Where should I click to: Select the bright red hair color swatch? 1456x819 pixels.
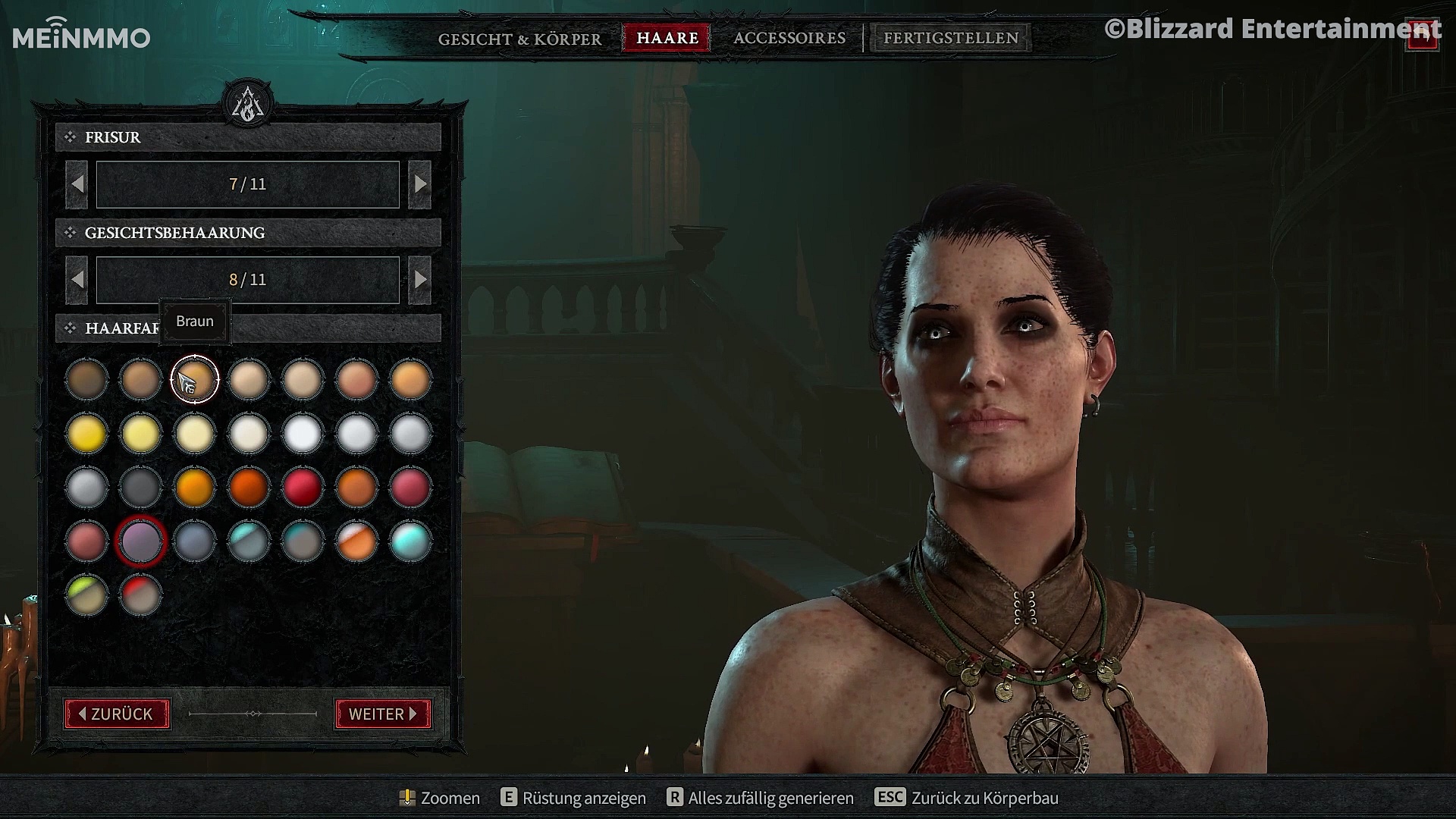pyautogui.click(x=303, y=487)
